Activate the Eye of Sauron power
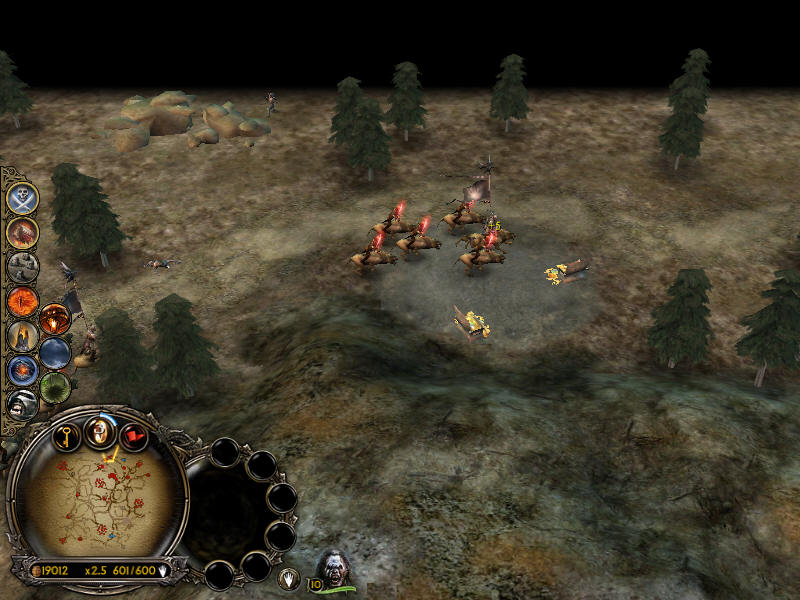Screen dimensions: 800x600 coord(22,301)
